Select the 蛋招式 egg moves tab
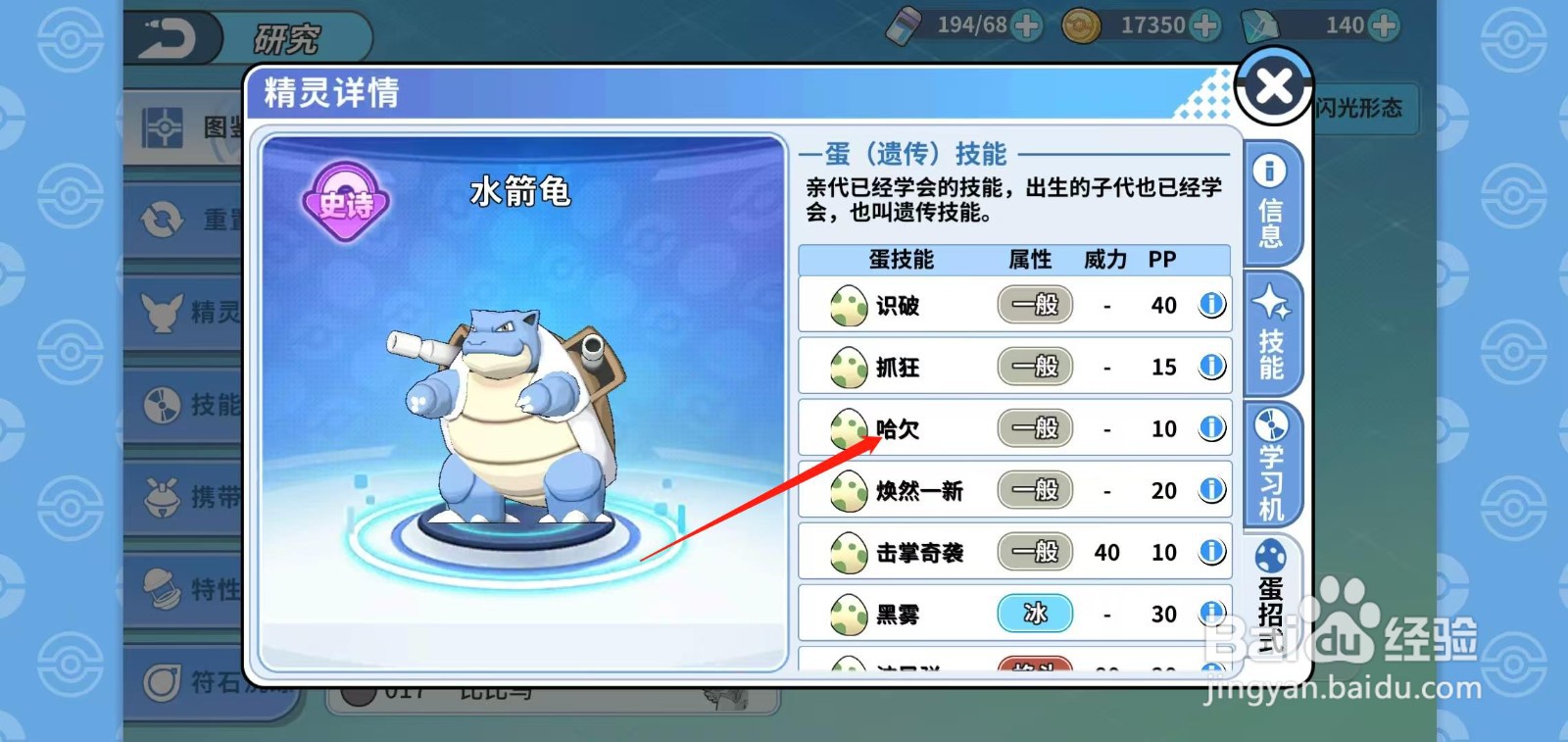This screenshot has width=1568, height=742. point(1272,593)
